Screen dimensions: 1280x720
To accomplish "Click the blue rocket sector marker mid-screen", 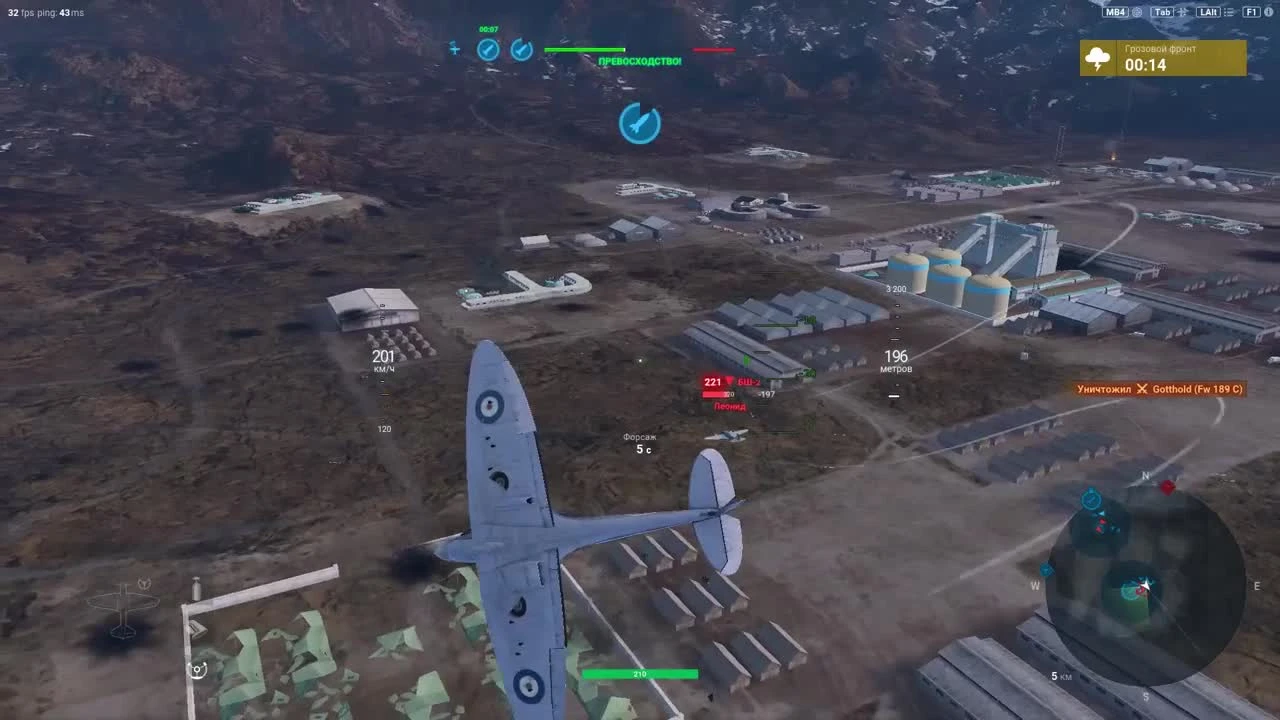I will click(640, 124).
